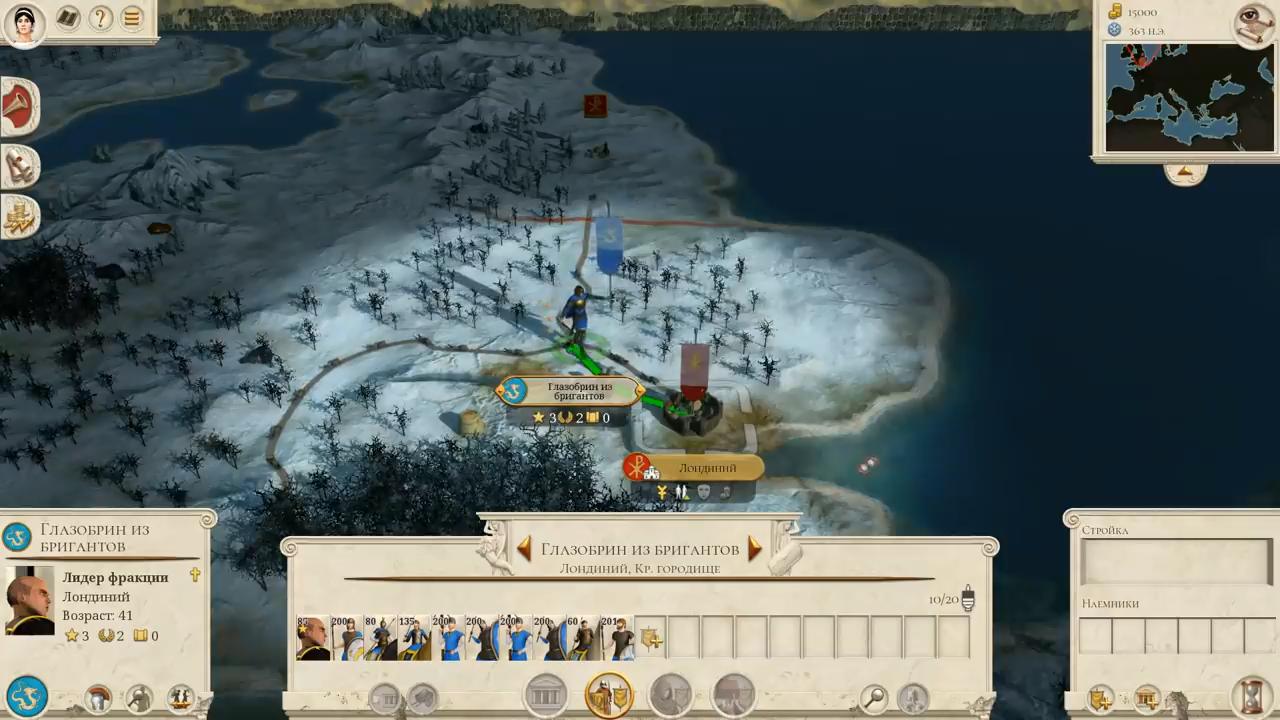
Task: Select the red horn side tab
Action: tap(18, 106)
